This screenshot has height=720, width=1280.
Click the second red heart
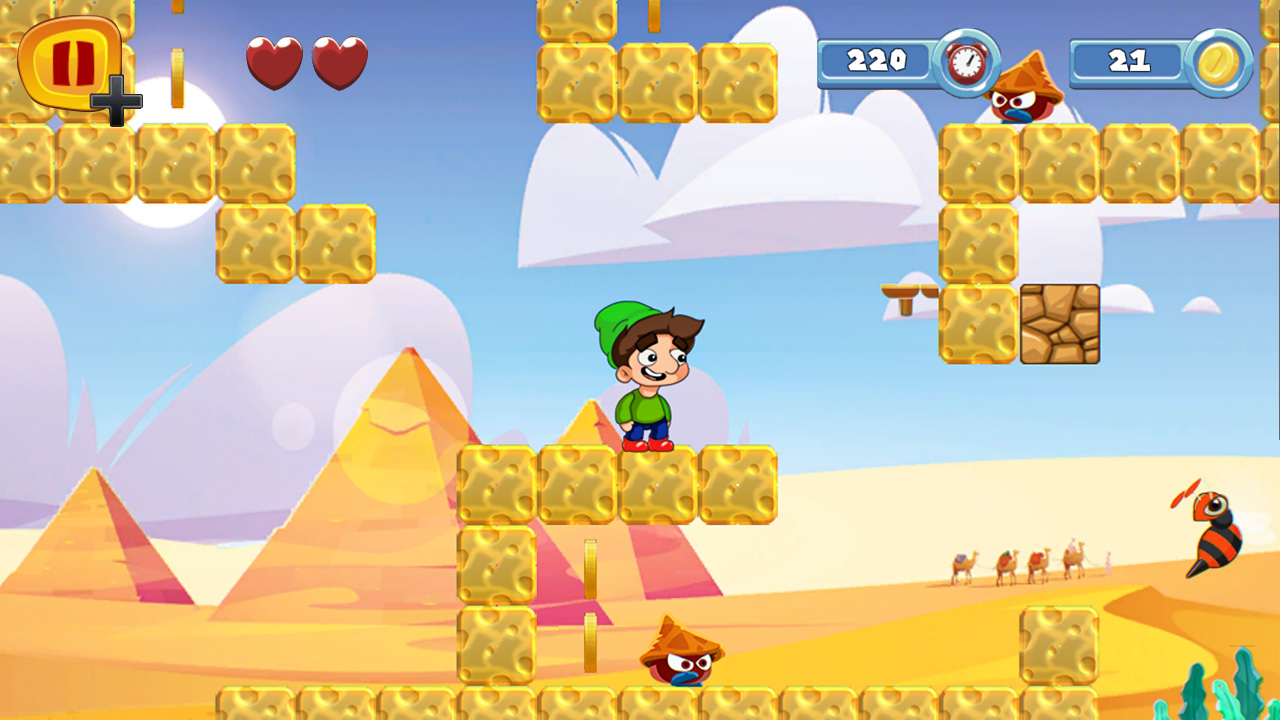click(340, 62)
